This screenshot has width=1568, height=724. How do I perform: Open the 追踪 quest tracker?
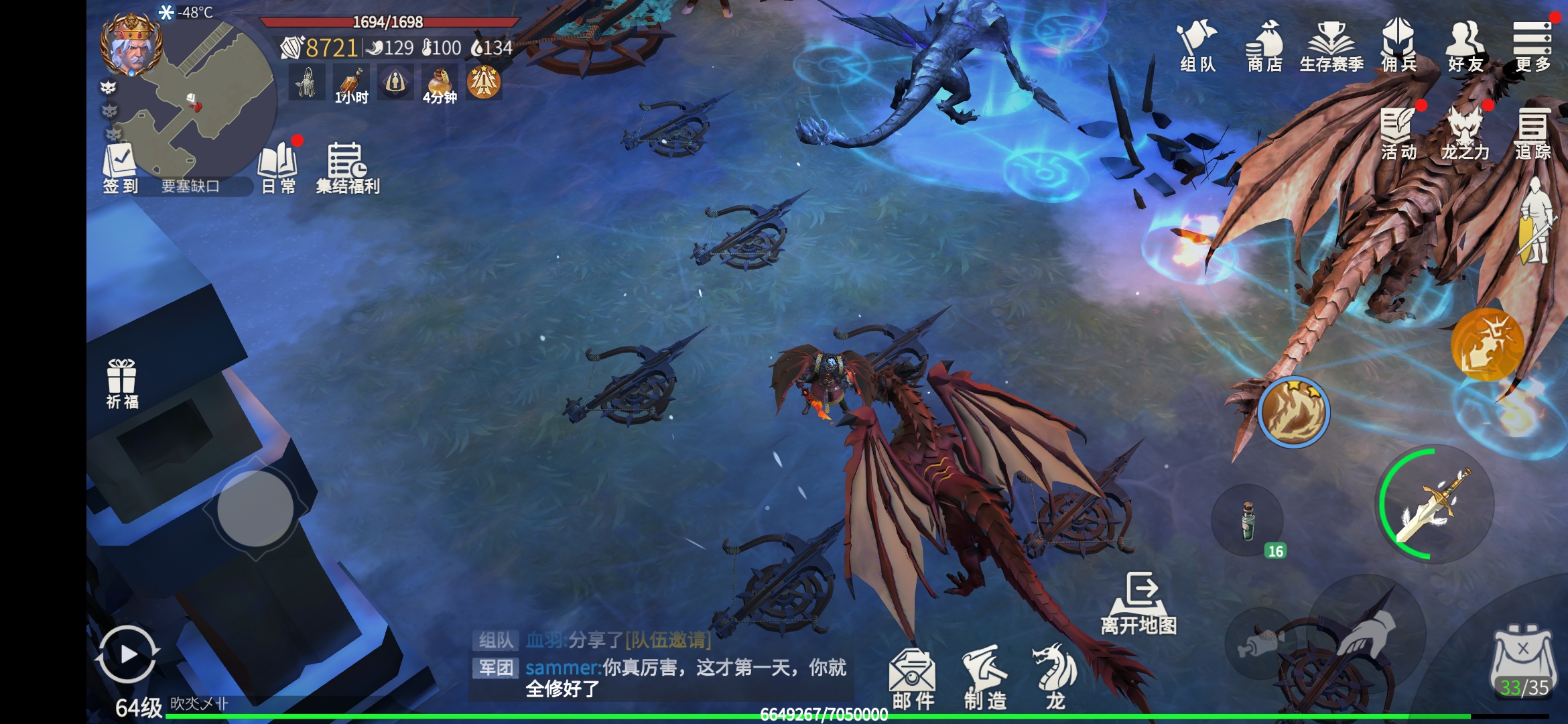pos(1532,133)
